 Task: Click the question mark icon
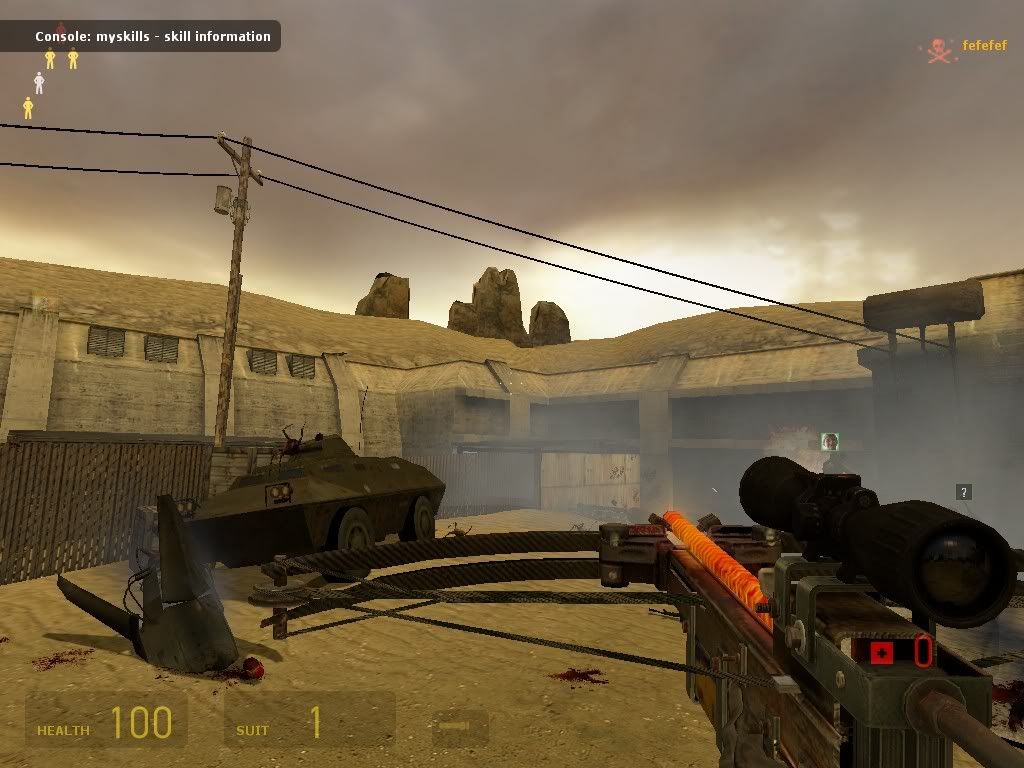[963, 492]
